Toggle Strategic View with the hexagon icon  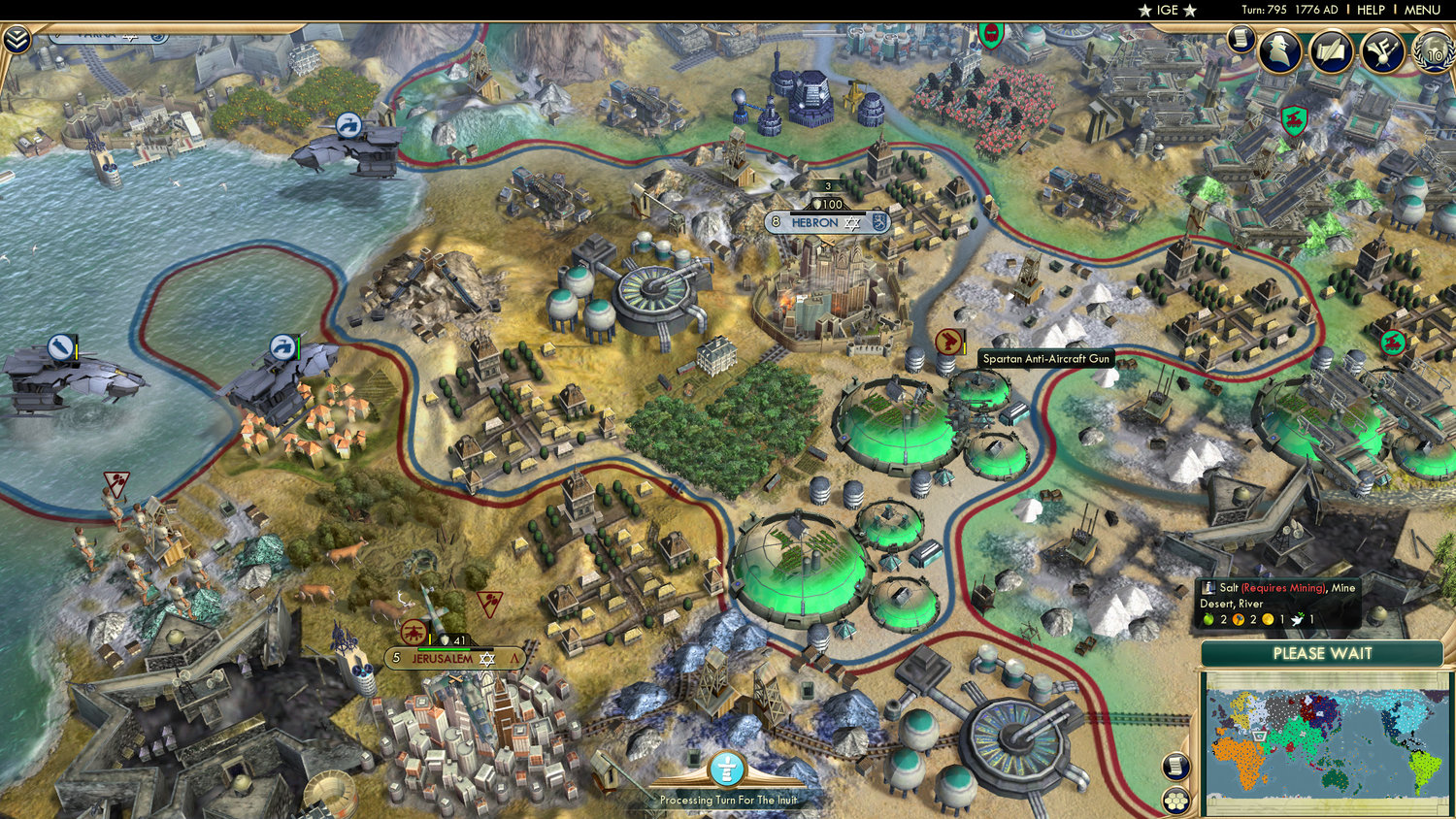click(x=1176, y=802)
